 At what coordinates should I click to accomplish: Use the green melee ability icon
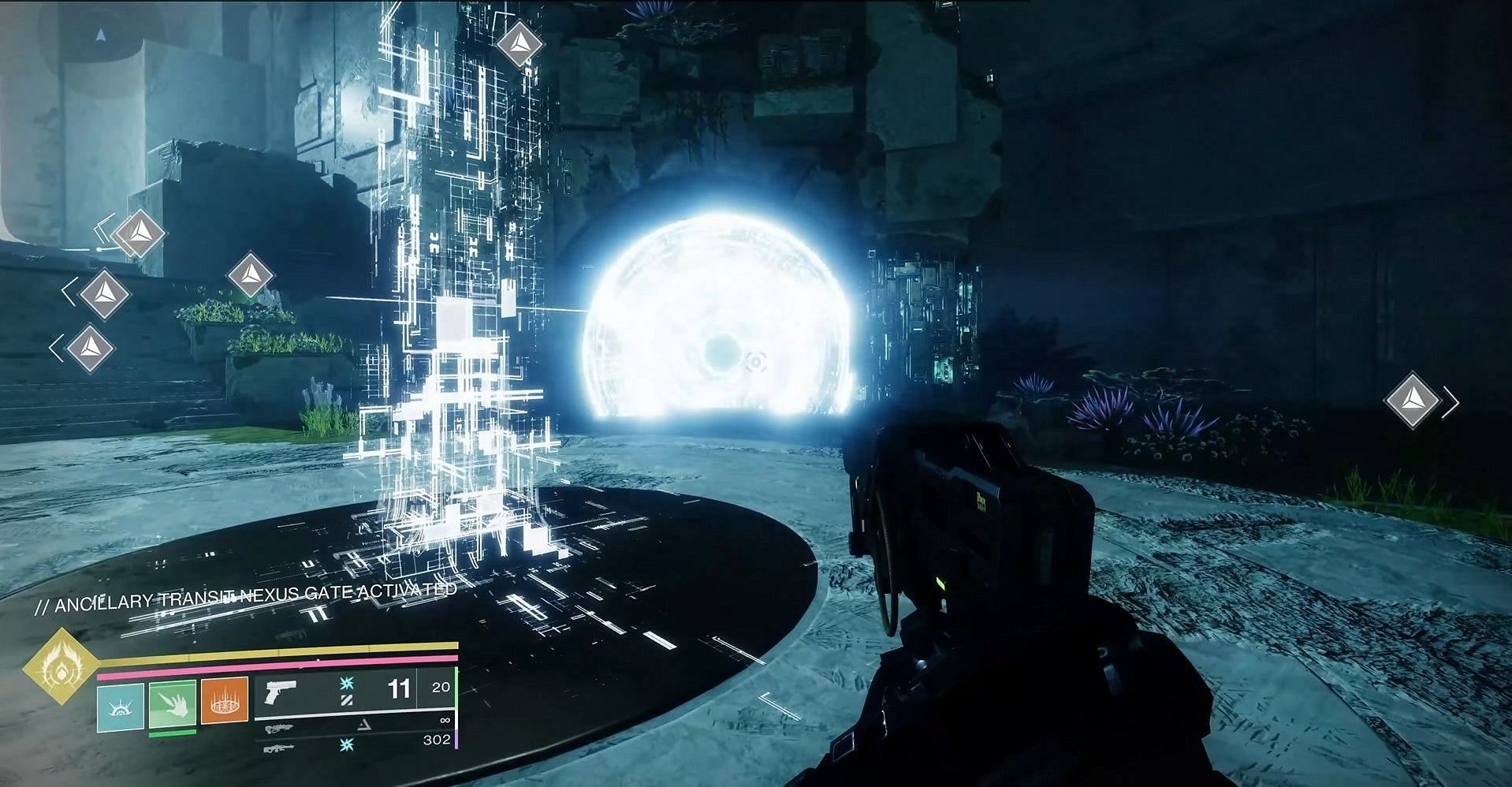coord(173,704)
